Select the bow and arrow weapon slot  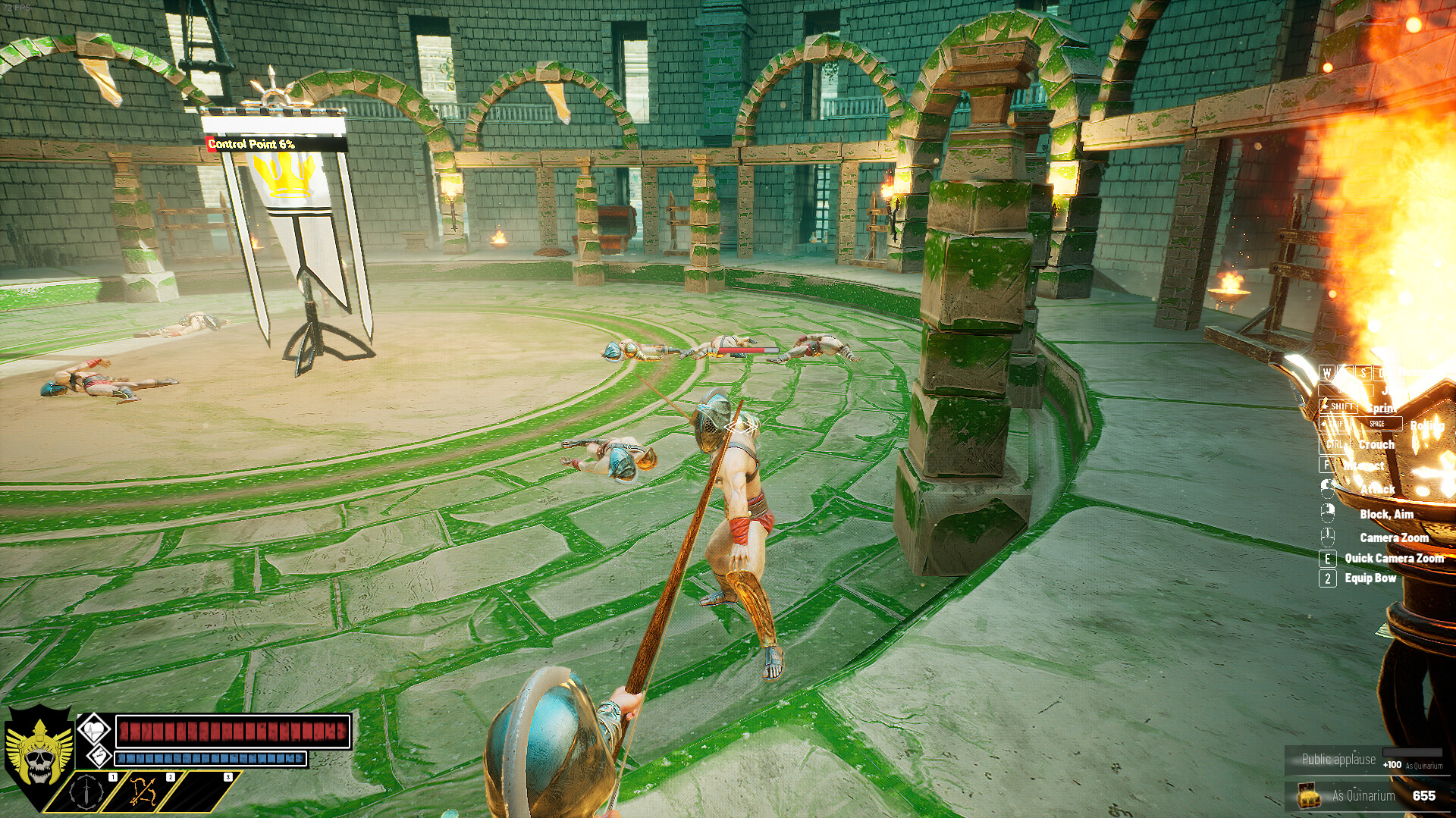(143, 791)
